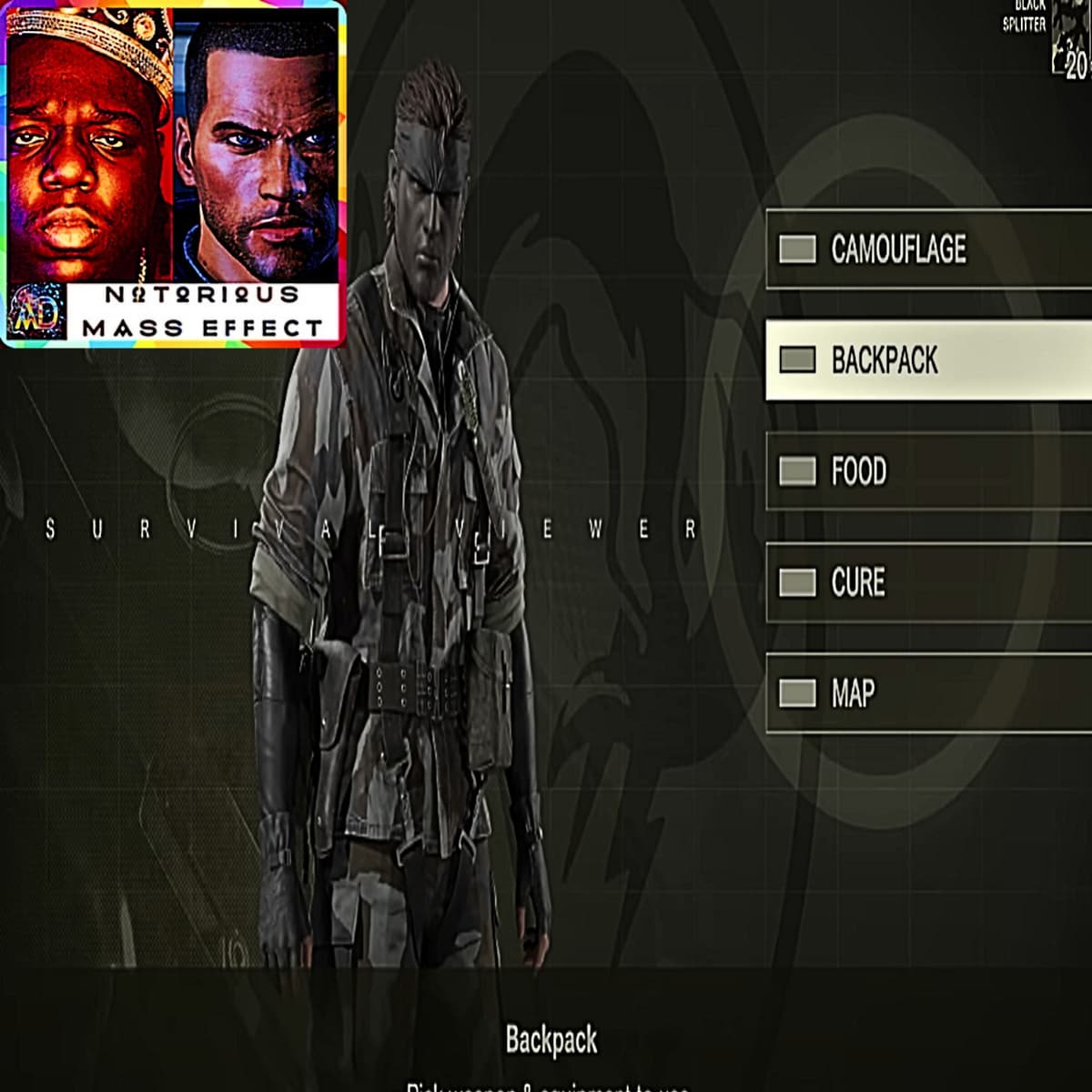1092x1092 pixels.
Task: Click the Notorious Mass Effect channel thumbnail
Action: click(173, 173)
